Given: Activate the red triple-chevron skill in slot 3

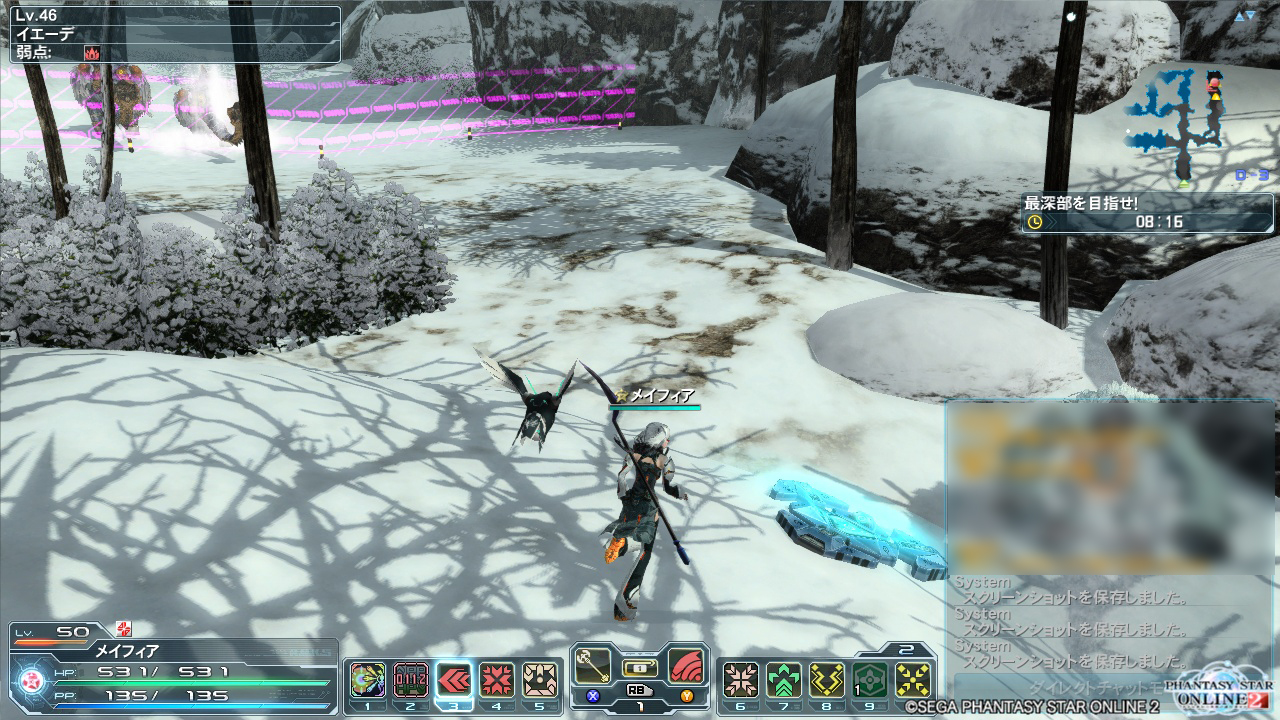Looking at the screenshot, I should pyautogui.click(x=454, y=680).
